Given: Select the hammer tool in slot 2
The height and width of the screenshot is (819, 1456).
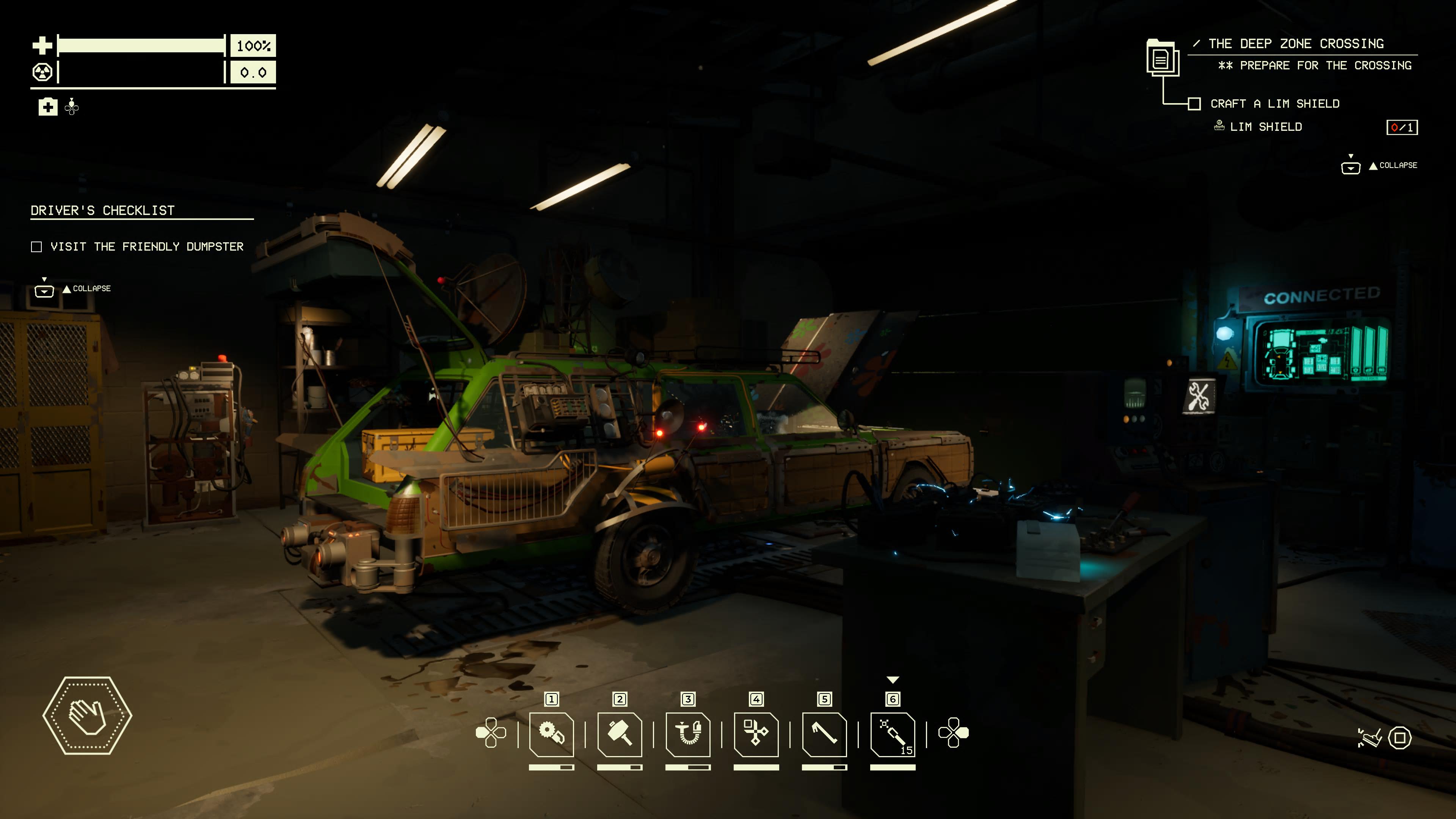Looking at the screenshot, I should click(x=620, y=734).
